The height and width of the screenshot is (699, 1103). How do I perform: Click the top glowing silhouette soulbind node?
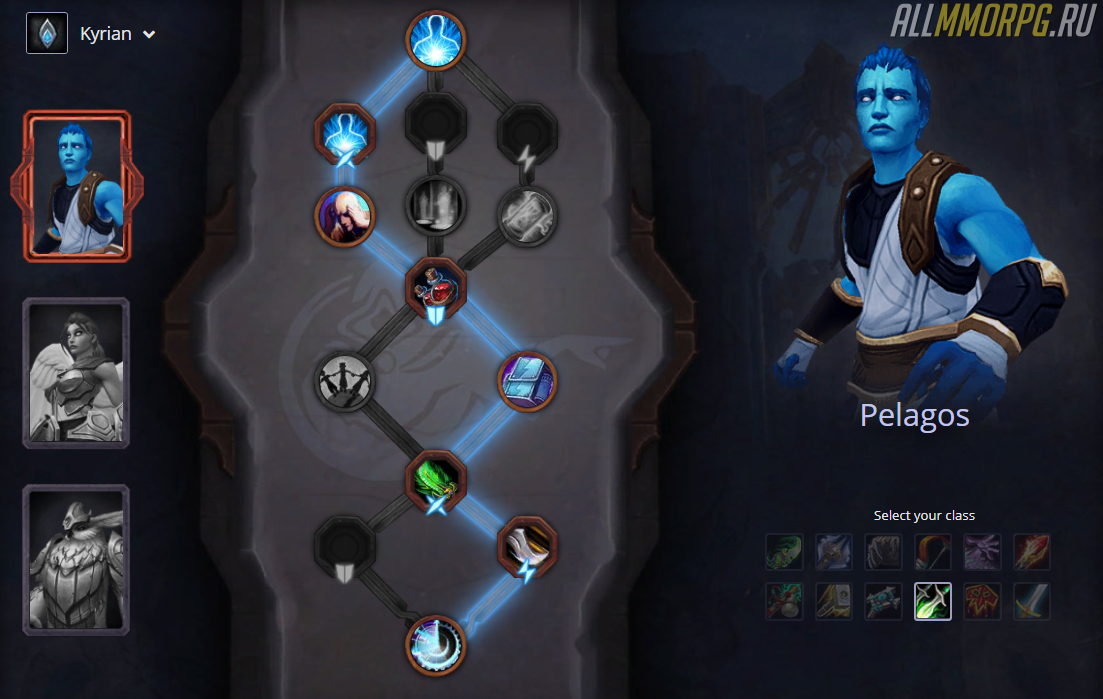tap(437, 41)
